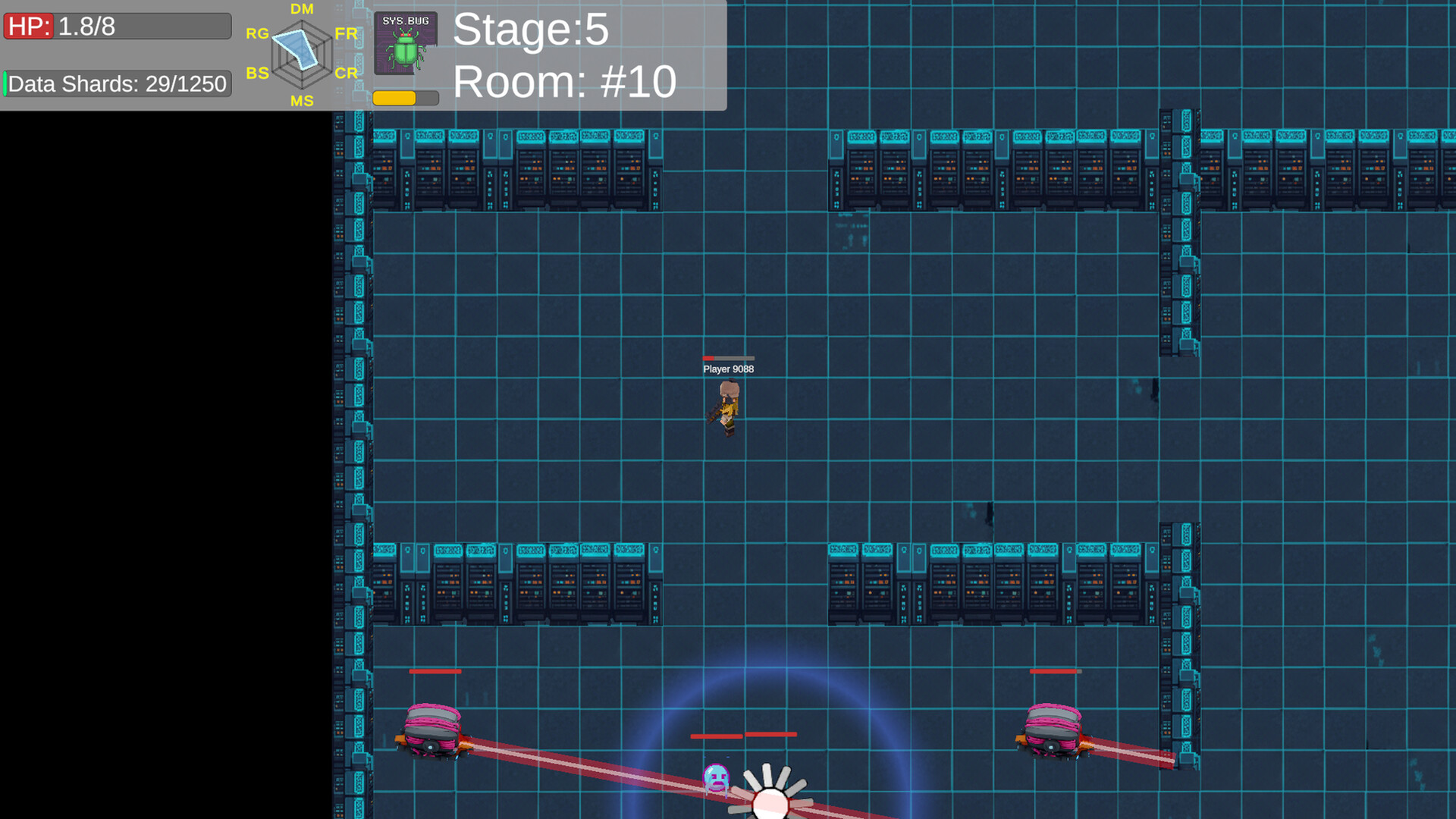Click the BS stat label on radar
The height and width of the screenshot is (819, 1456).
point(257,74)
